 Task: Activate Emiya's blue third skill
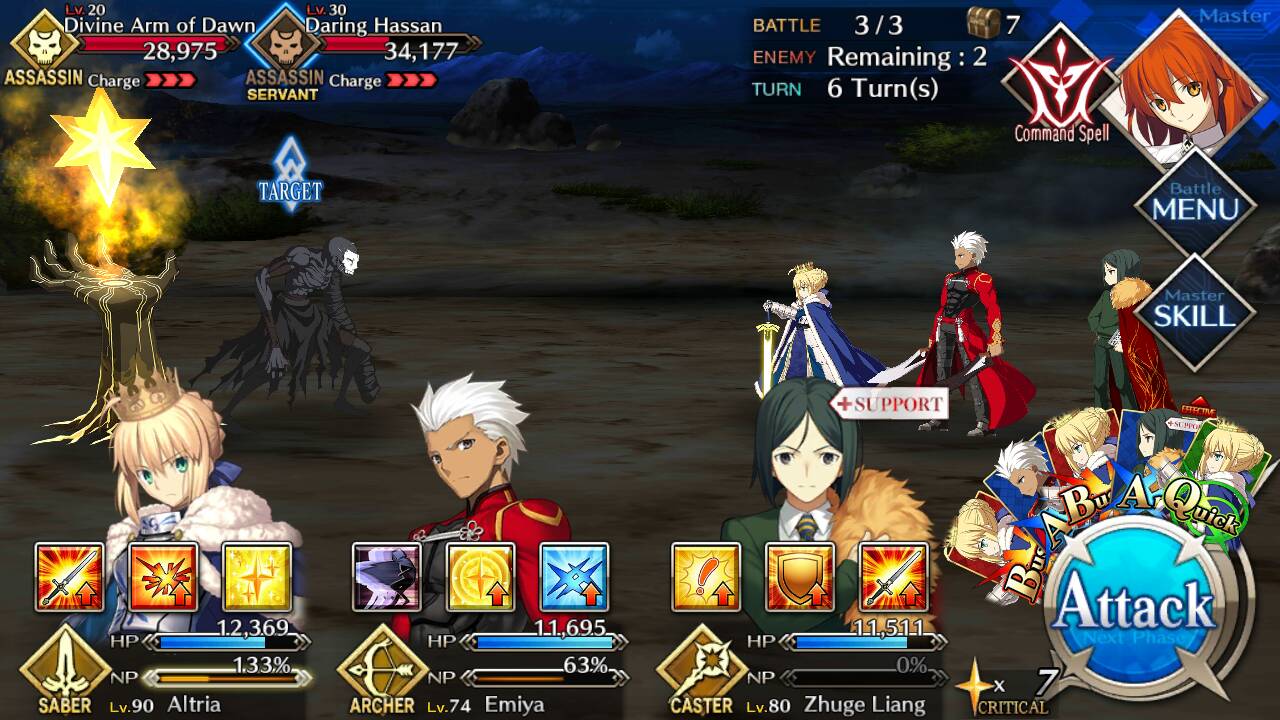click(x=574, y=577)
